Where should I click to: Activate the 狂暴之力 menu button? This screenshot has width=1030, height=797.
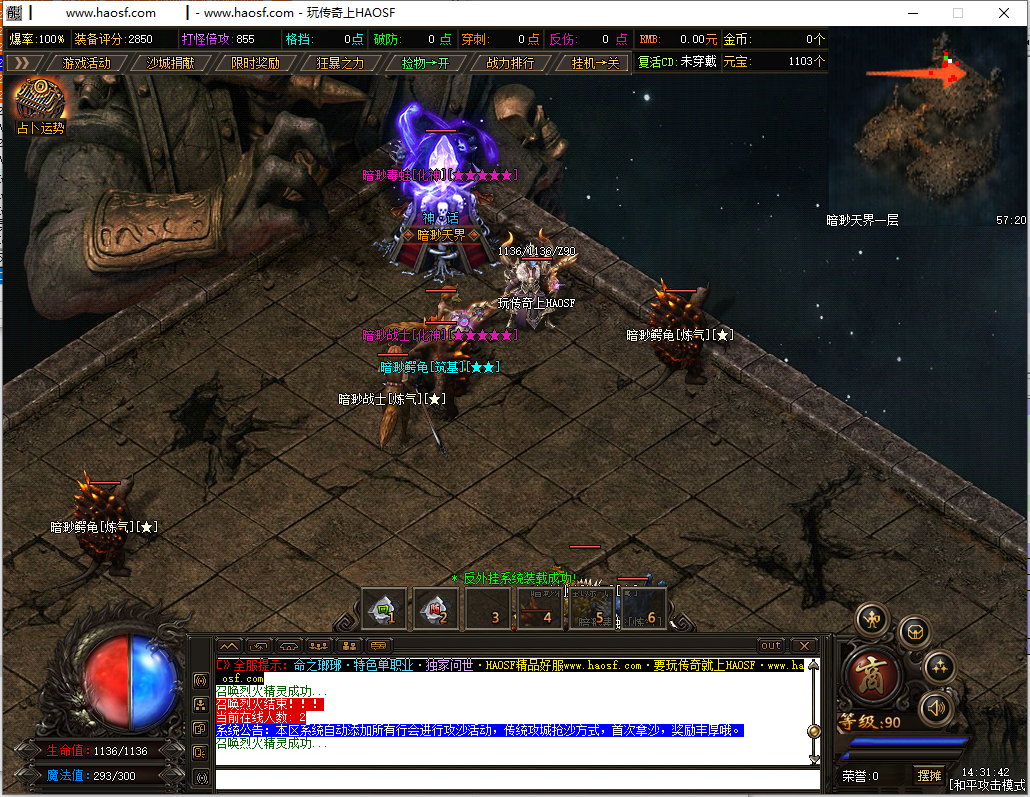click(x=340, y=62)
